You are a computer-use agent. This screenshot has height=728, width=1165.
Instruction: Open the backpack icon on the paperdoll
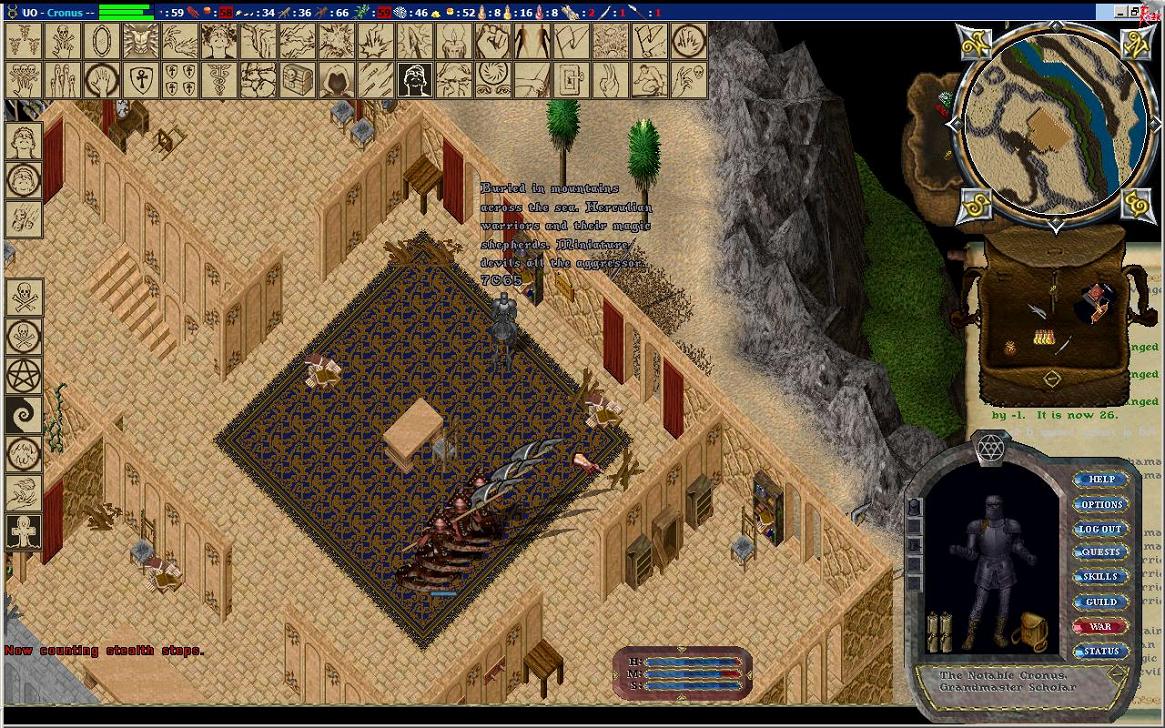1028,632
